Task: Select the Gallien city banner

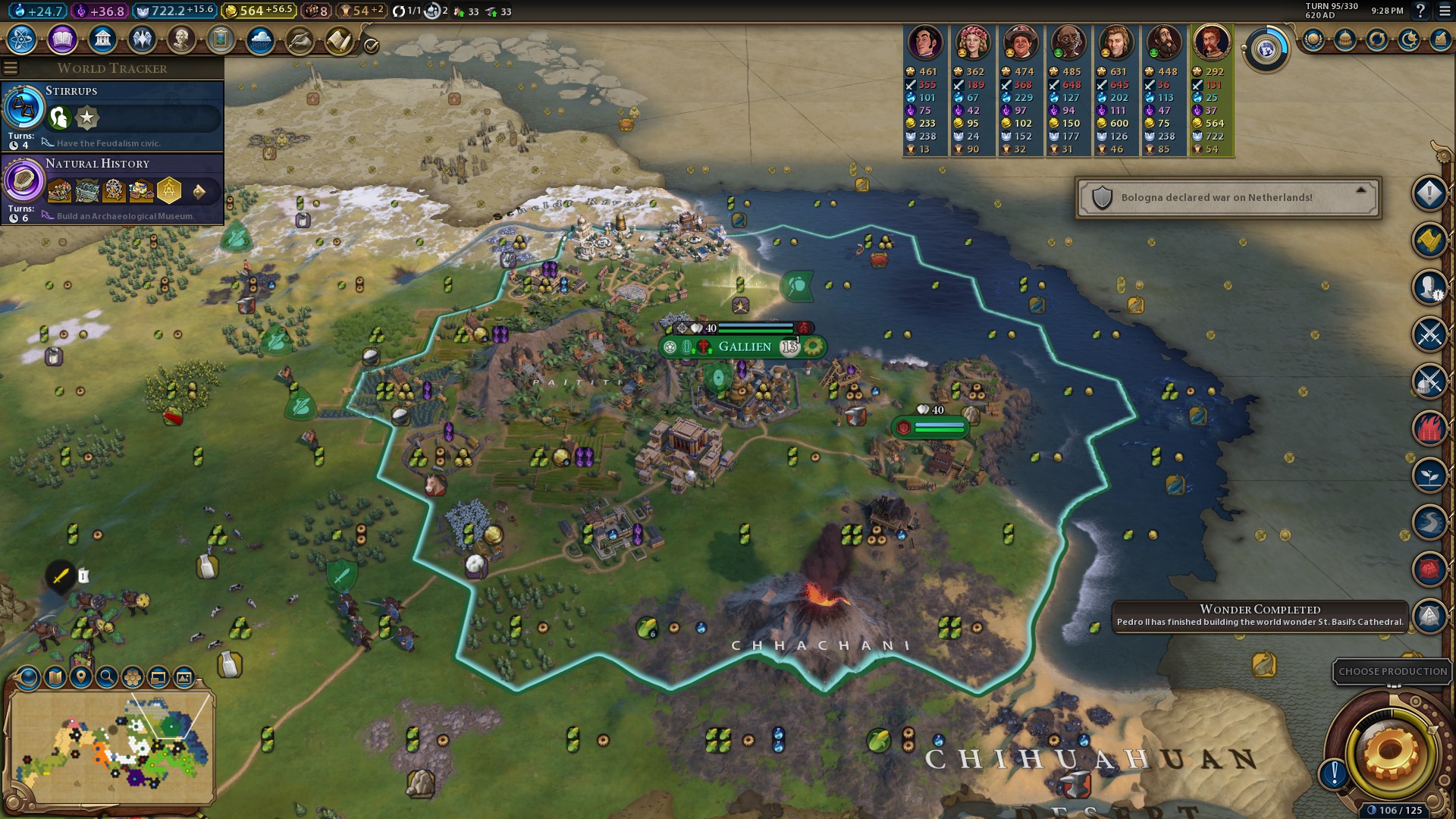Action: pos(744,347)
